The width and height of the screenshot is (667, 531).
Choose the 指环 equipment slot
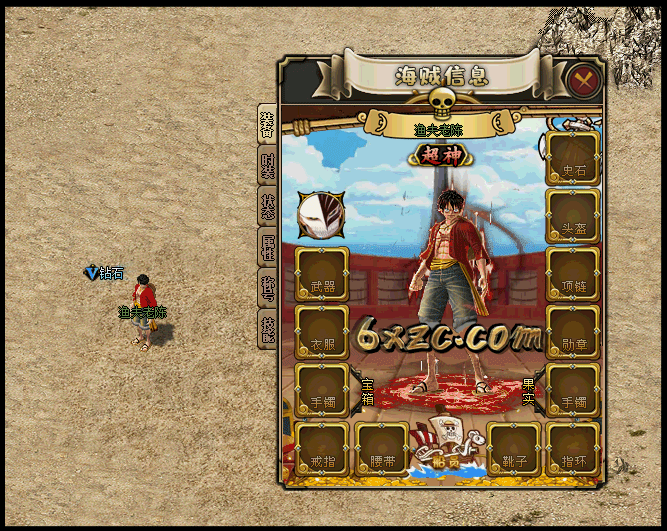tap(573, 449)
